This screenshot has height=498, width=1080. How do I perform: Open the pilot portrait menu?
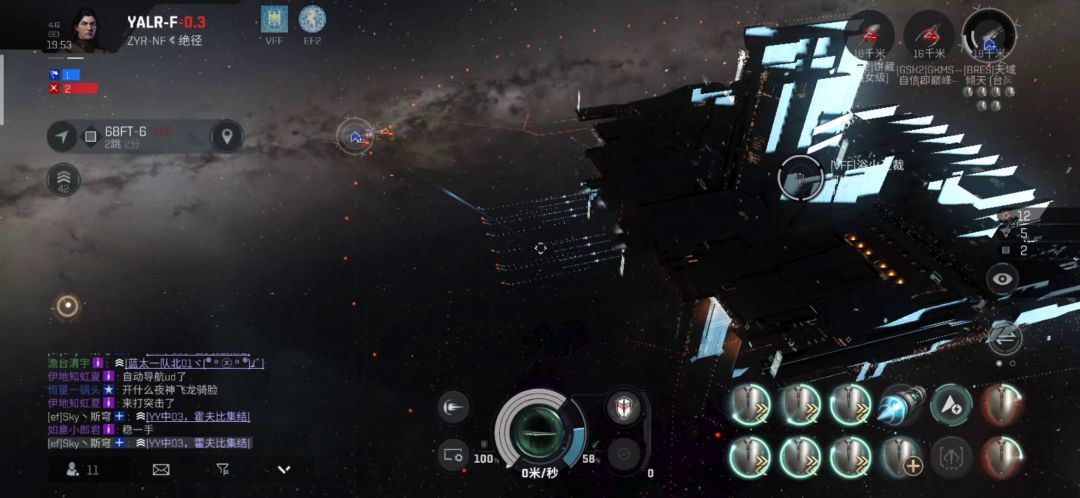[x=87, y=29]
